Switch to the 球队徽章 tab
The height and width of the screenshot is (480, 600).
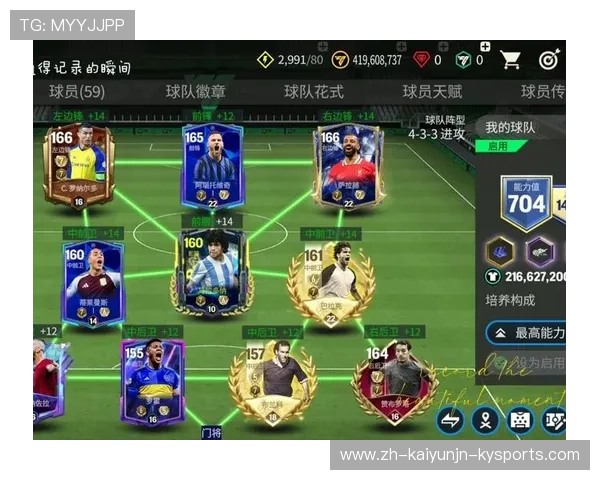(196, 92)
